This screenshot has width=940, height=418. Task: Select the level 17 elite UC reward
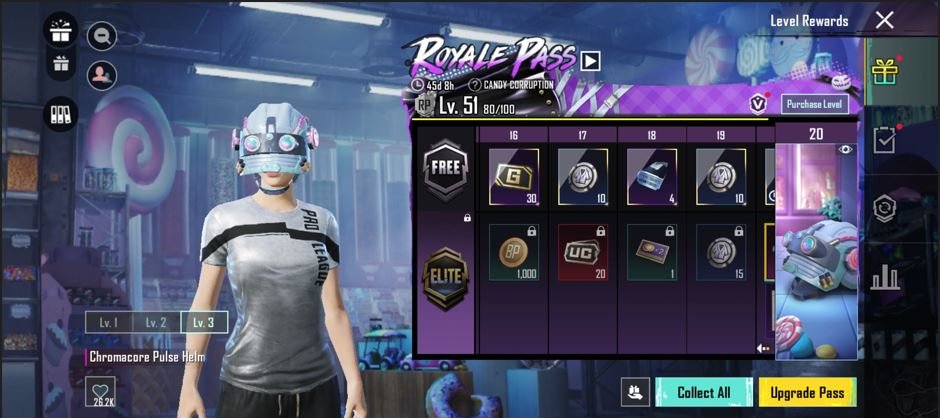(x=582, y=252)
